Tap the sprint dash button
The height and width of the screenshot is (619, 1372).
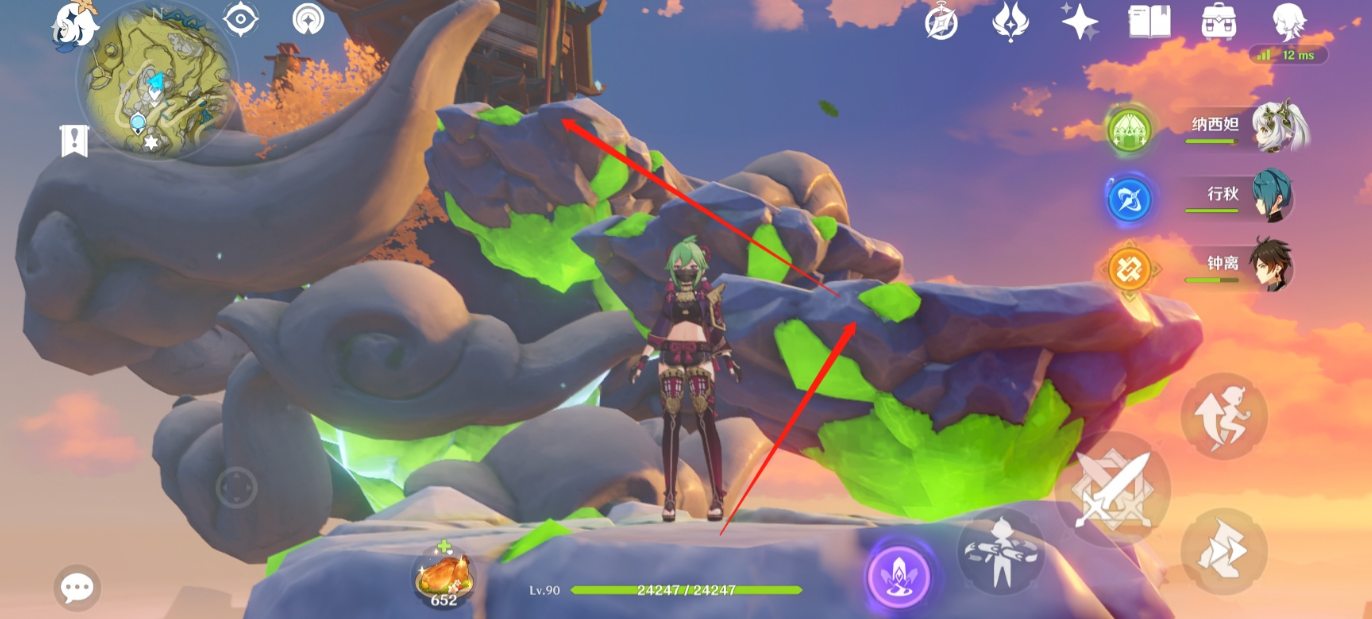tap(1224, 551)
